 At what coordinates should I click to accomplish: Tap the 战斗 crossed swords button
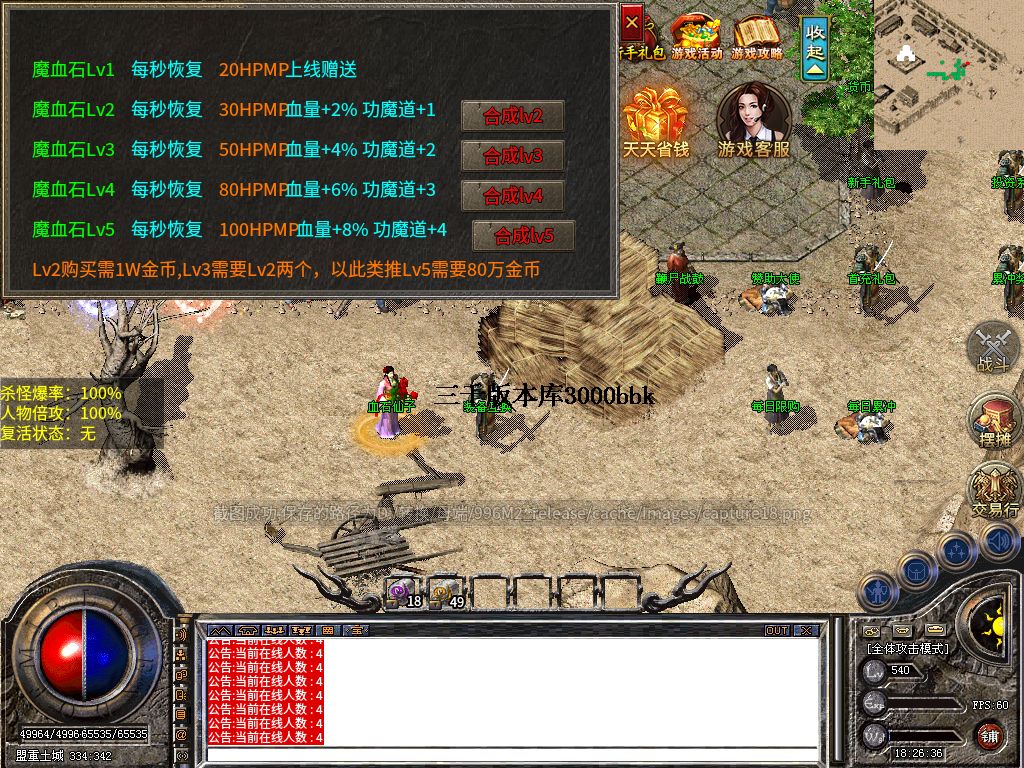pyautogui.click(x=994, y=346)
